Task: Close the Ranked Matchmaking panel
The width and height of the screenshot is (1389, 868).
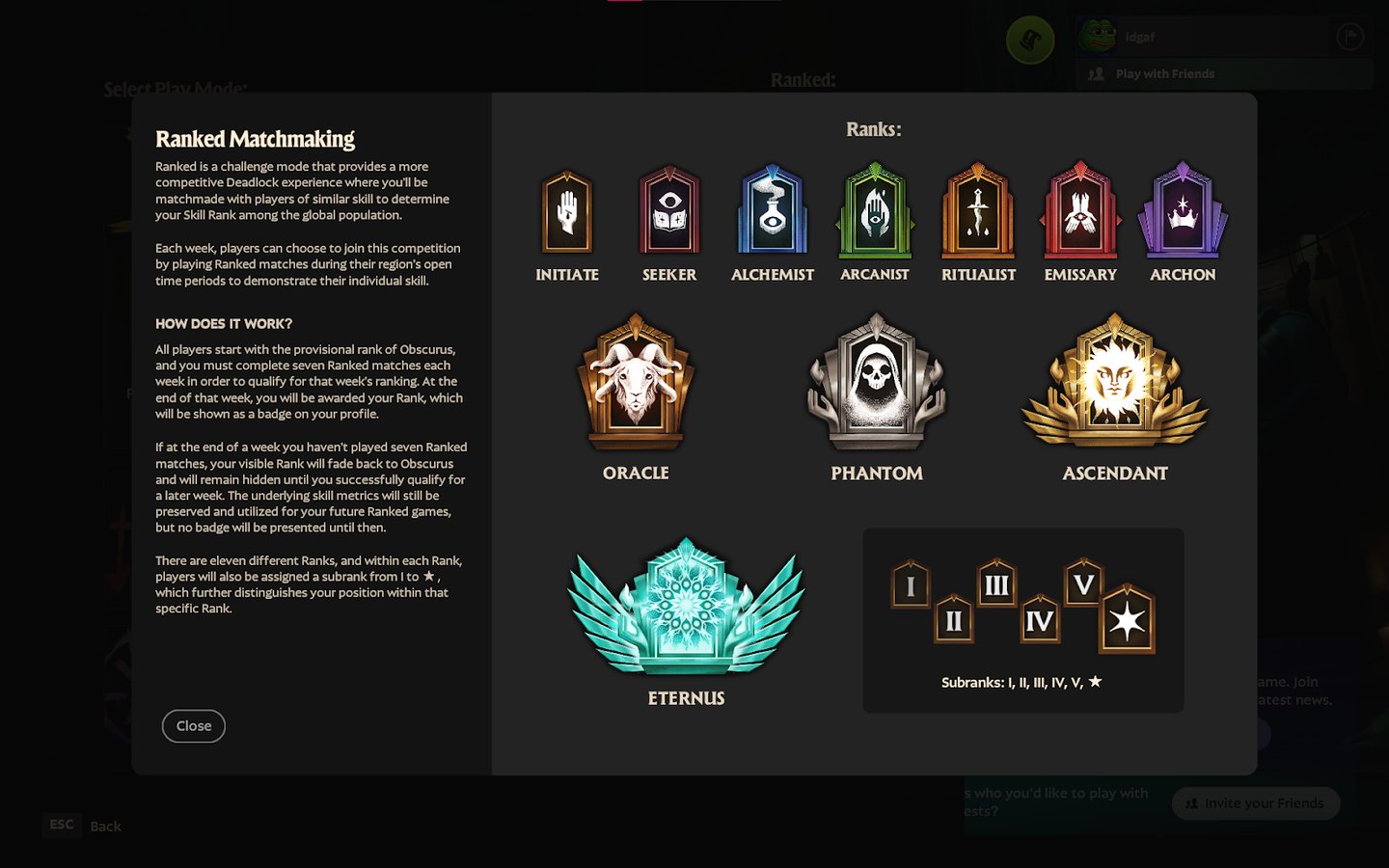Action: 193,726
